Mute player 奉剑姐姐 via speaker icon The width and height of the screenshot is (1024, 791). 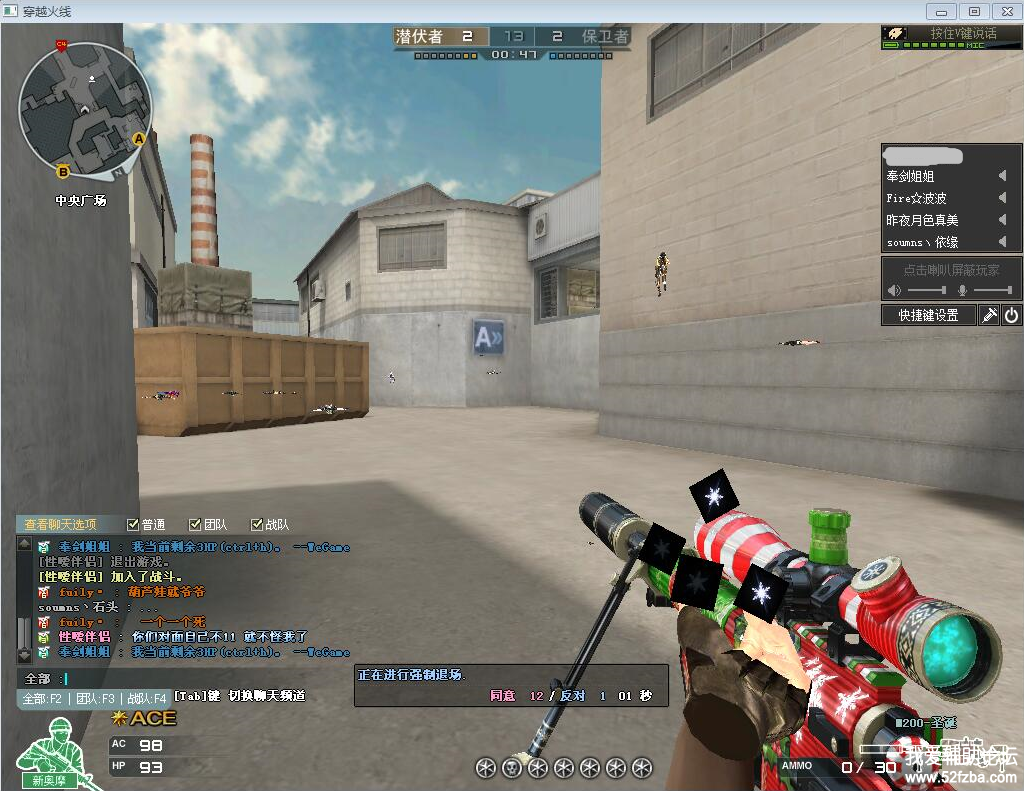pyautogui.click(x=1002, y=176)
